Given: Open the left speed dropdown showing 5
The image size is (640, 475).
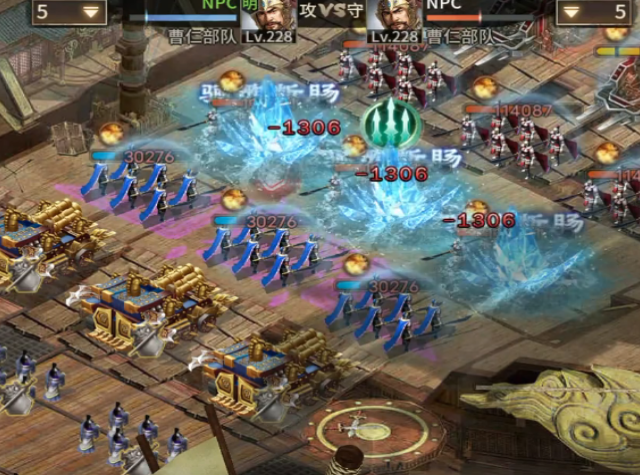Looking at the screenshot, I should pos(69,12).
